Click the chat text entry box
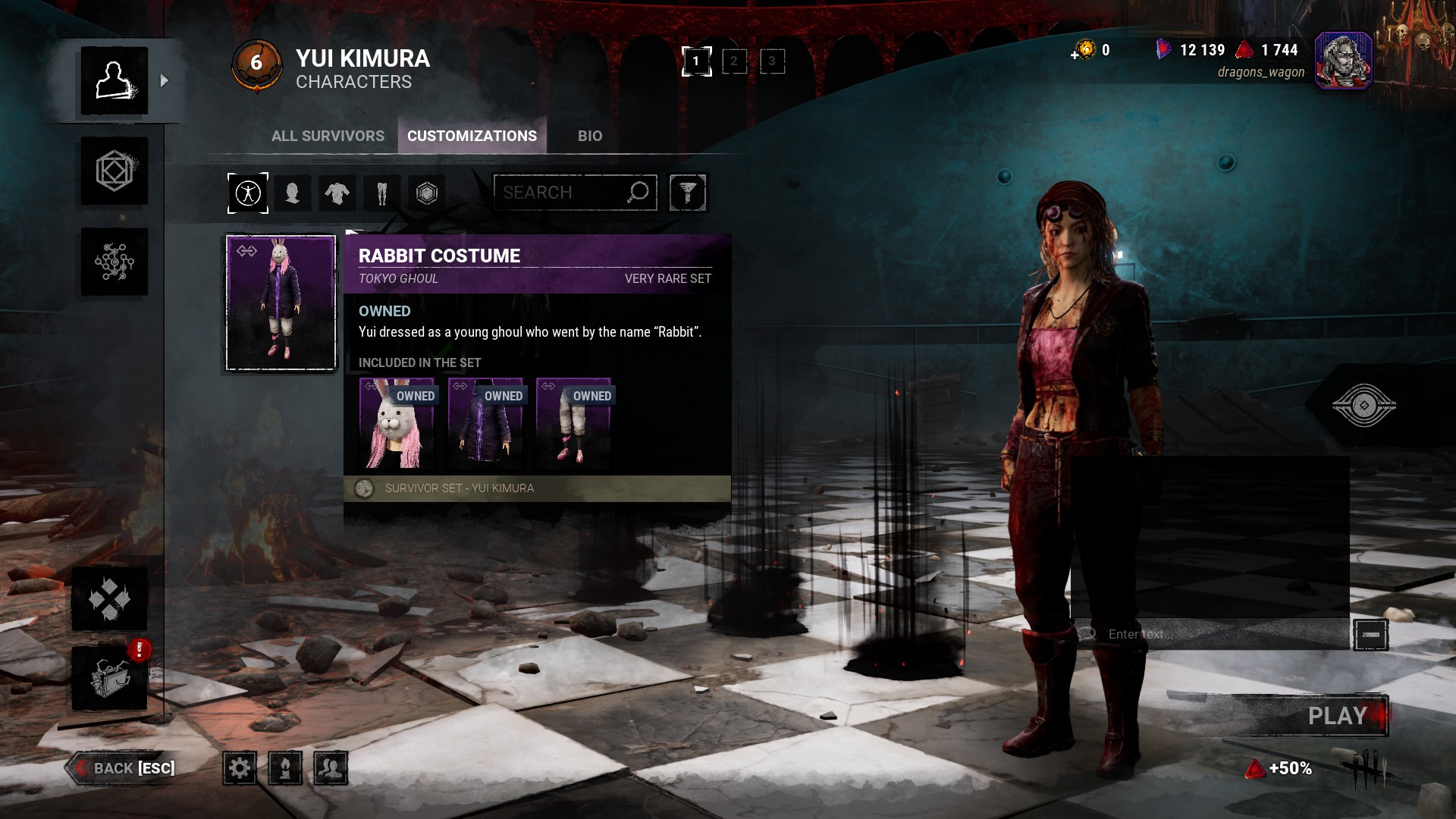Viewport: 1456px width, 819px height. (x=1213, y=634)
